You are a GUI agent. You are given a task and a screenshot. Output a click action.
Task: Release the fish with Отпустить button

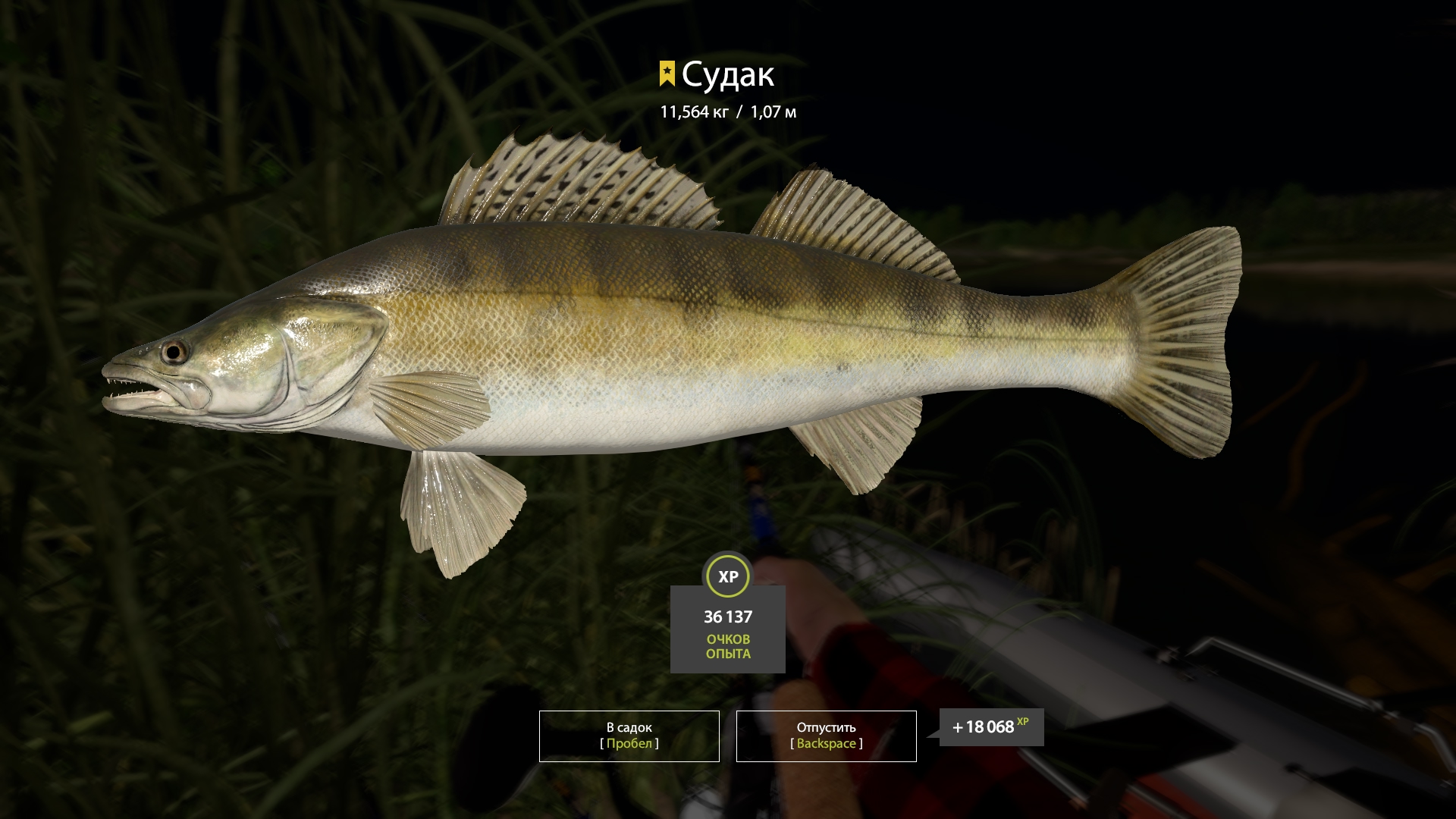point(826,736)
